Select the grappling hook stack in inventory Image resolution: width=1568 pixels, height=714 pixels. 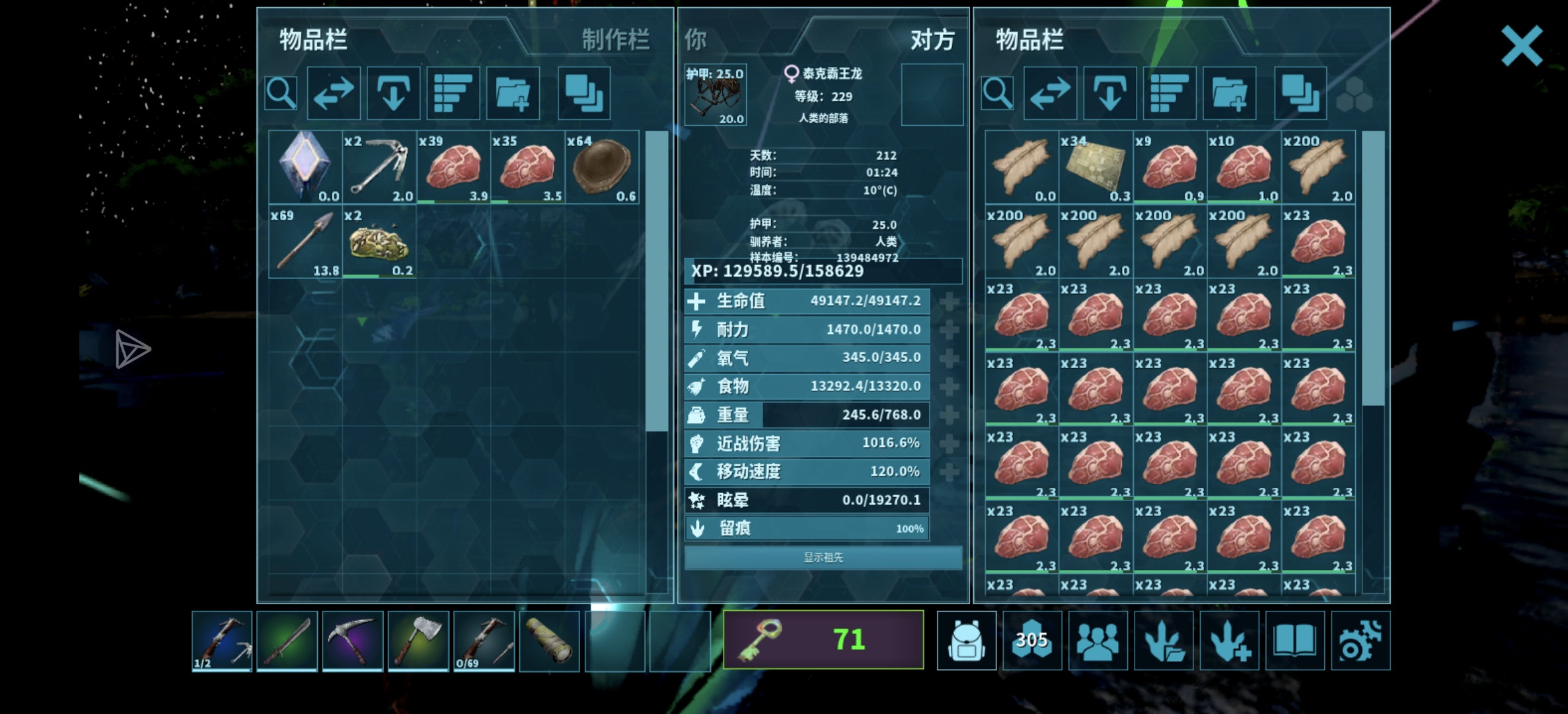coord(379,167)
